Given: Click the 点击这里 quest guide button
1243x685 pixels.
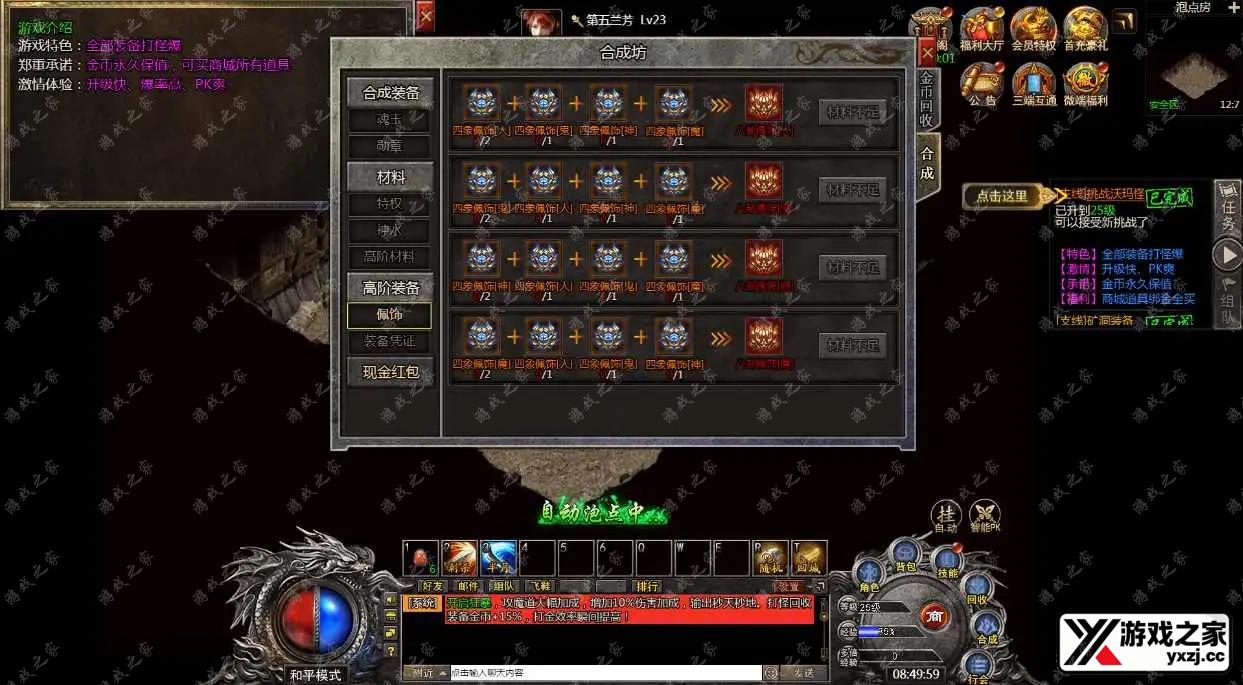Looking at the screenshot, I should pos(1002,197).
